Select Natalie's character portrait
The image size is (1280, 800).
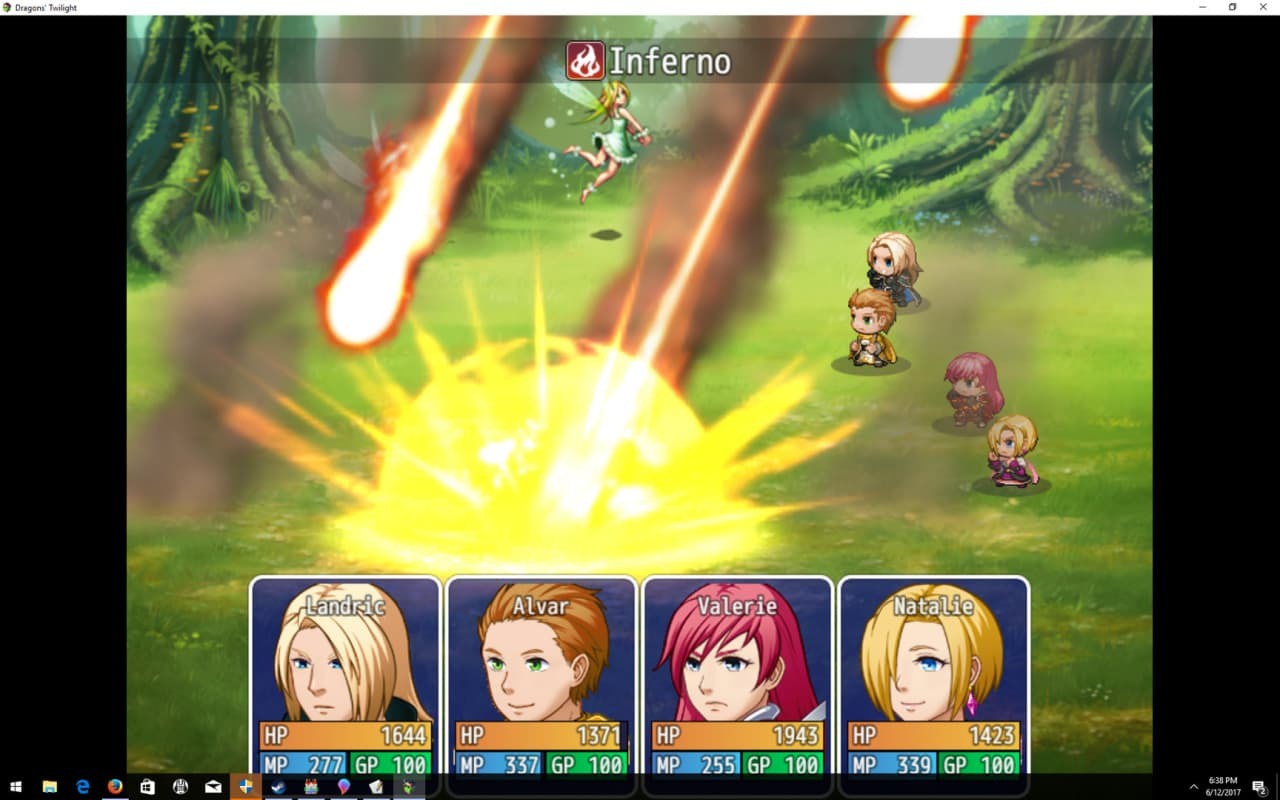pyautogui.click(x=933, y=665)
